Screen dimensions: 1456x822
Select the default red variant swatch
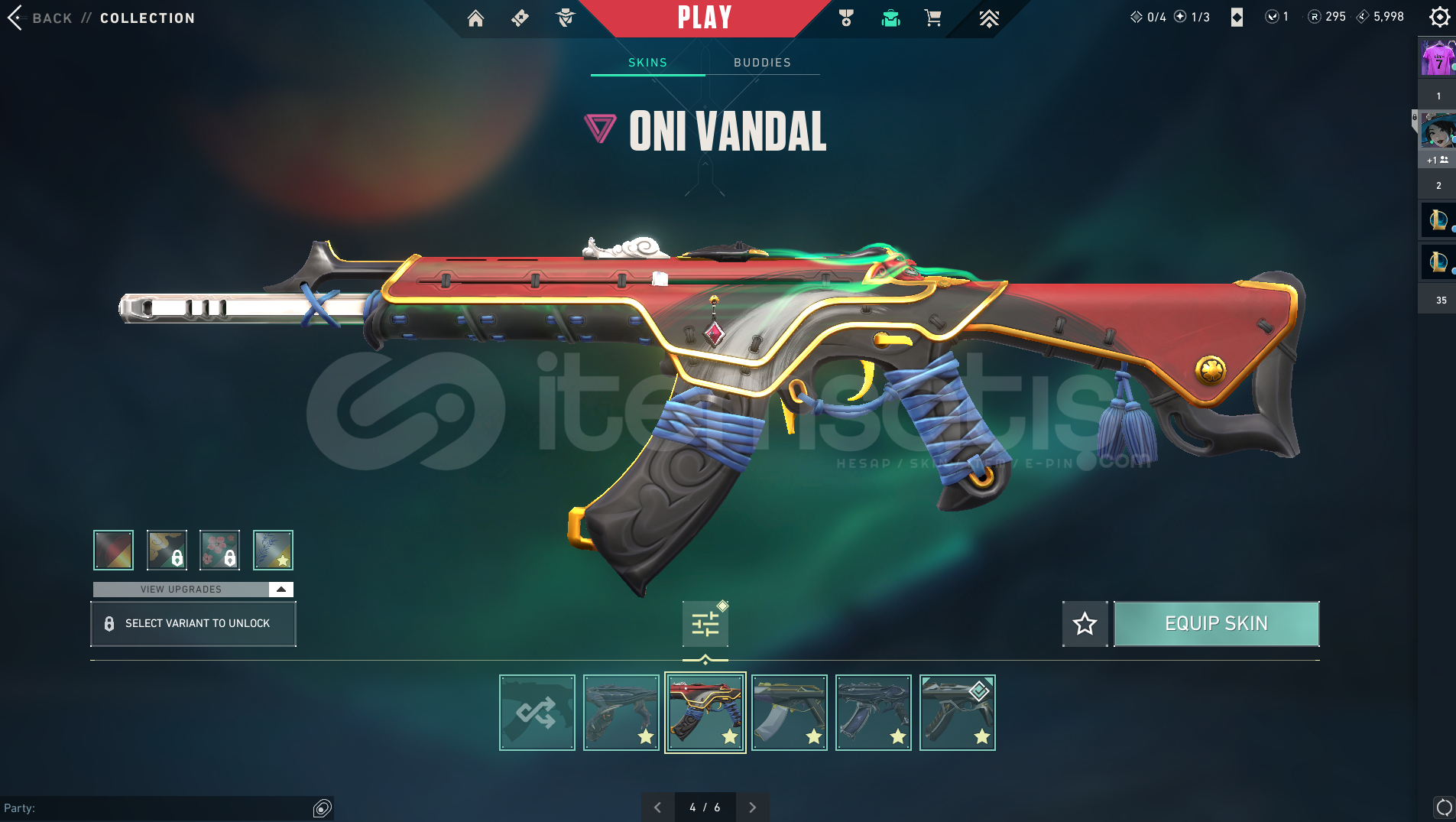click(112, 549)
